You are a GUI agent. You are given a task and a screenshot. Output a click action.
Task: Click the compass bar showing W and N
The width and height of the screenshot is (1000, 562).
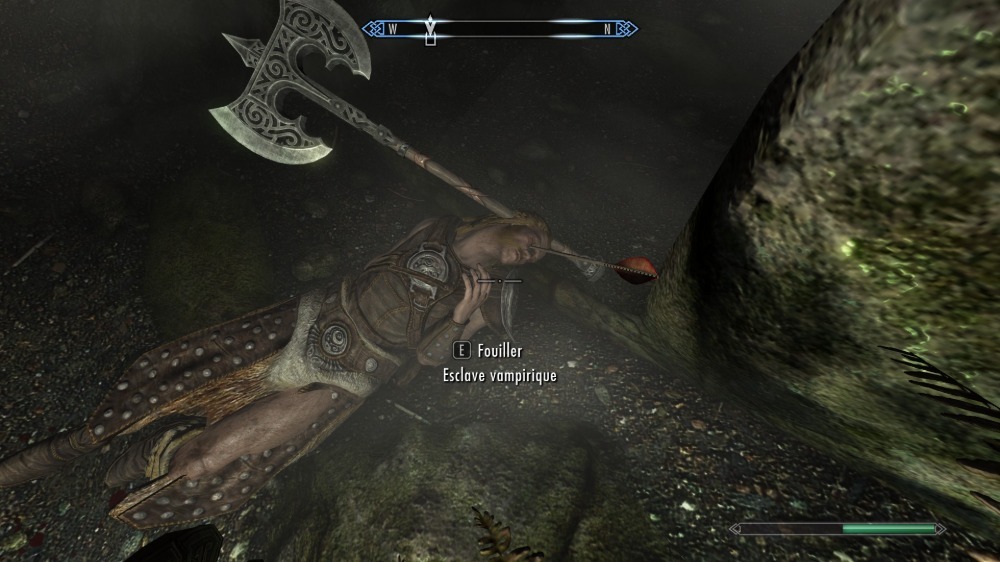point(499,29)
